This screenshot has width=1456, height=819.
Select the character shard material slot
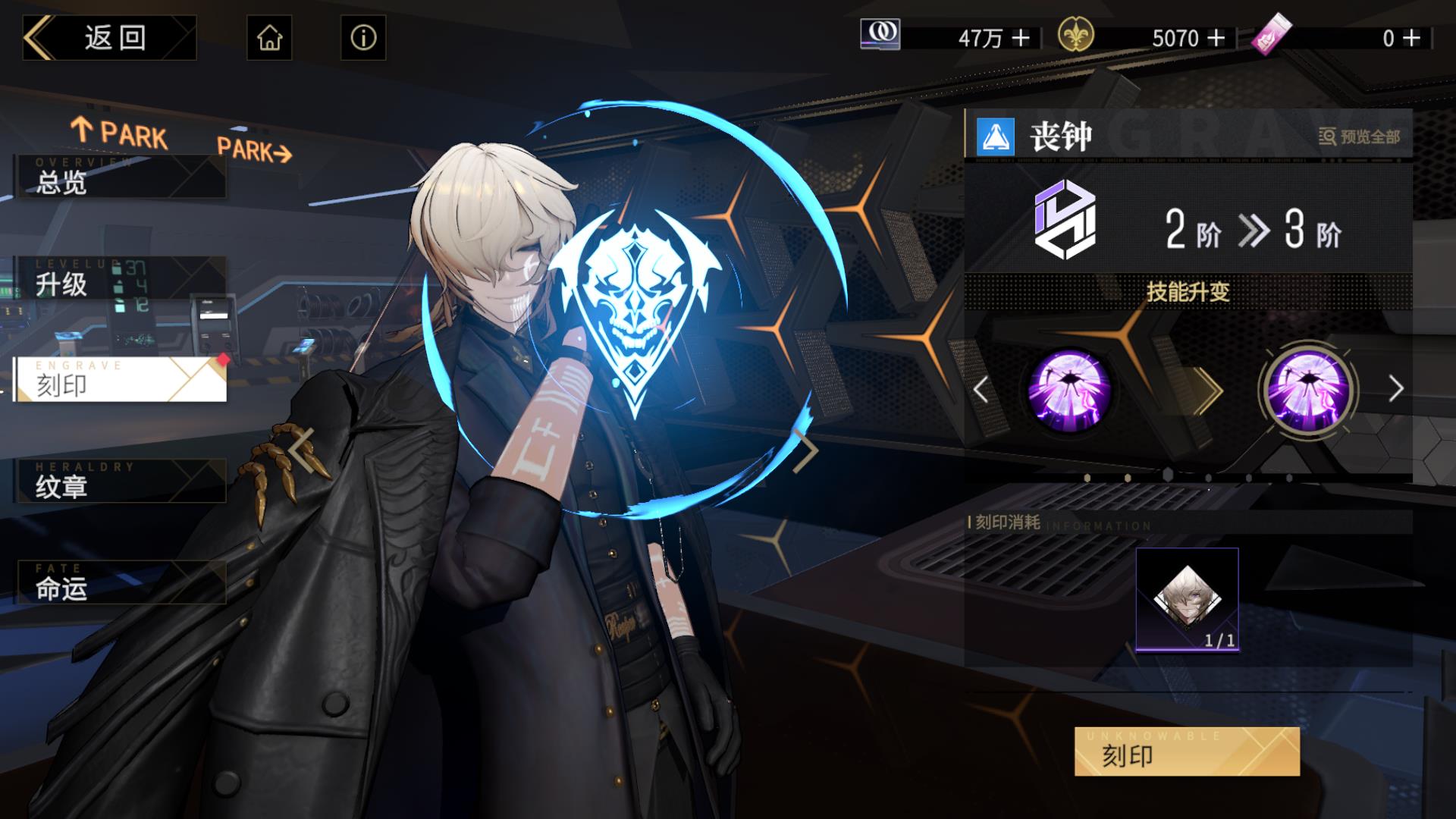coord(1187,599)
